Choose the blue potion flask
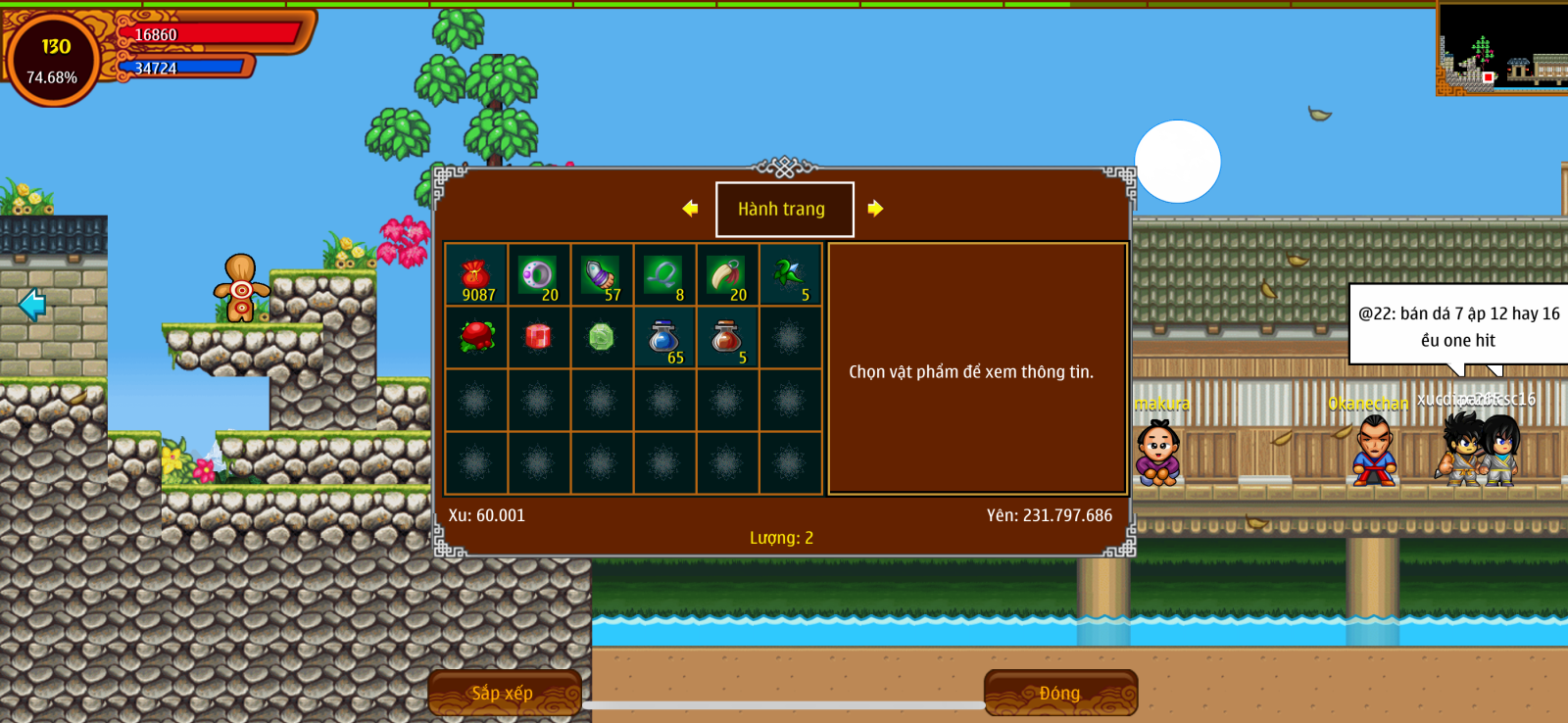This screenshot has height=723, width=1568. click(x=663, y=338)
